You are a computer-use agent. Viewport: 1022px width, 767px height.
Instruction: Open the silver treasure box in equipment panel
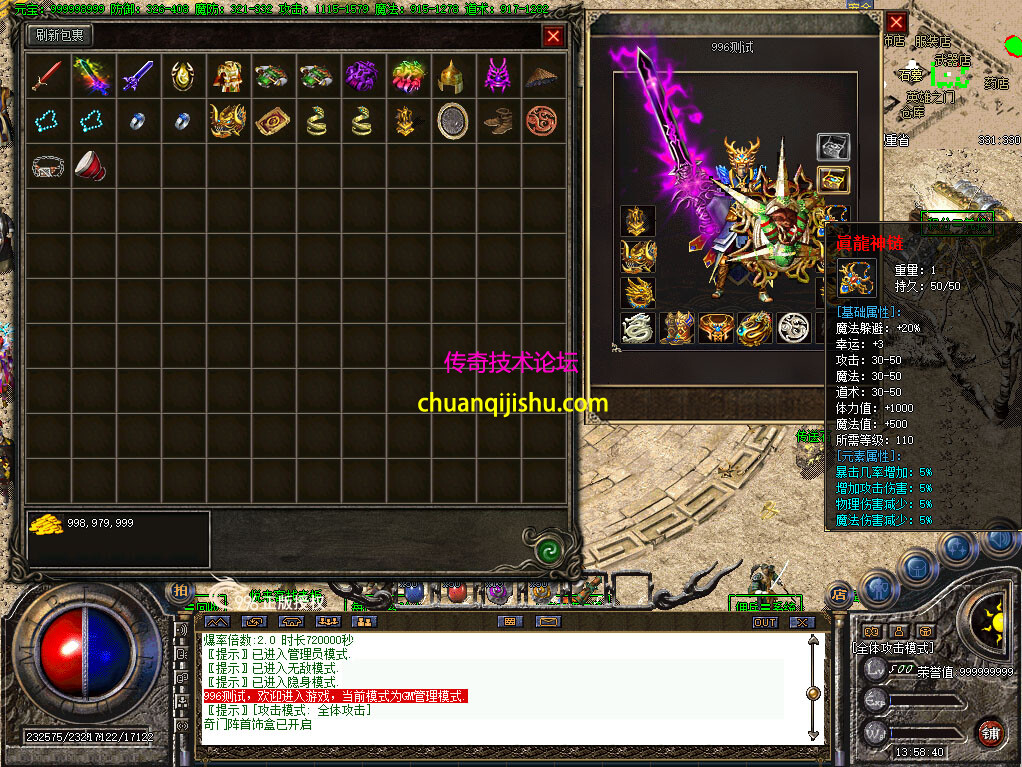[x=833, y=148]
